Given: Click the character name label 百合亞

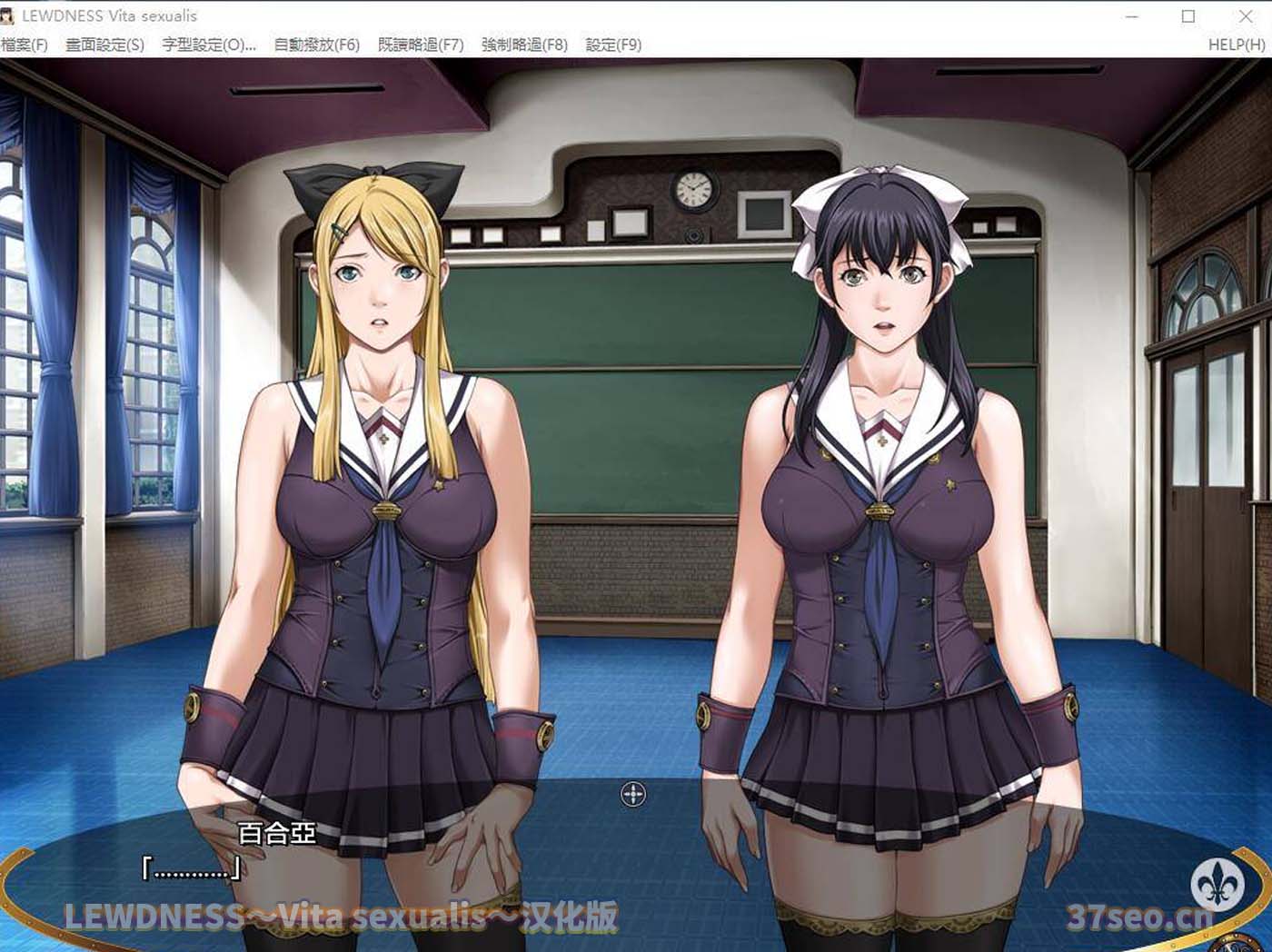Looking at the screenshot, I should tap(274, 831).
